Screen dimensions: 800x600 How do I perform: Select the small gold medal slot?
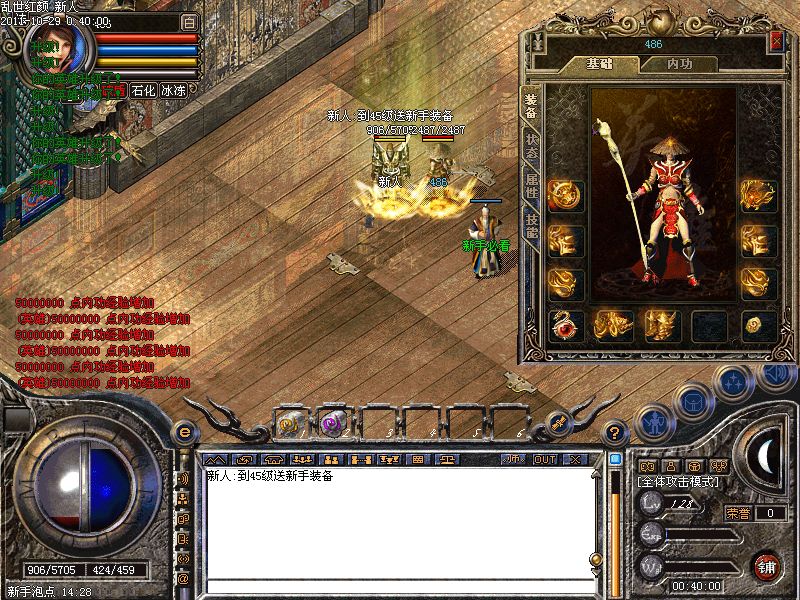(755, 325)
